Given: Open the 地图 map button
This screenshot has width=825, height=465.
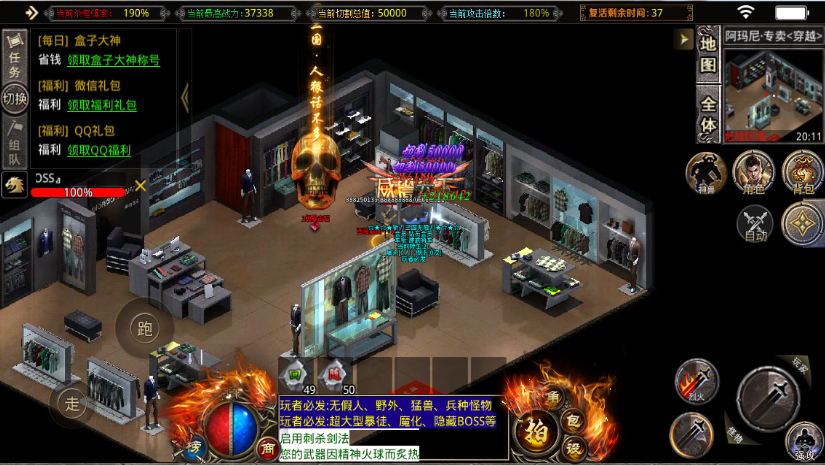Looking at the screenshot, I should (x=708, y=54).
